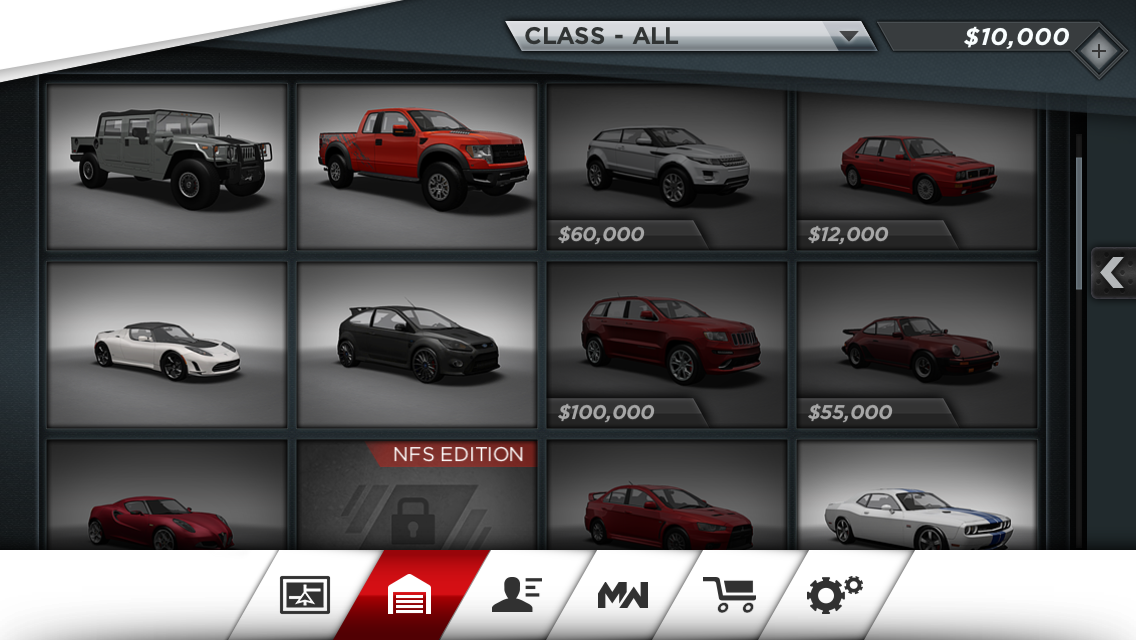
Task: Open the shopping cart store tab
Action: point(729,595)
